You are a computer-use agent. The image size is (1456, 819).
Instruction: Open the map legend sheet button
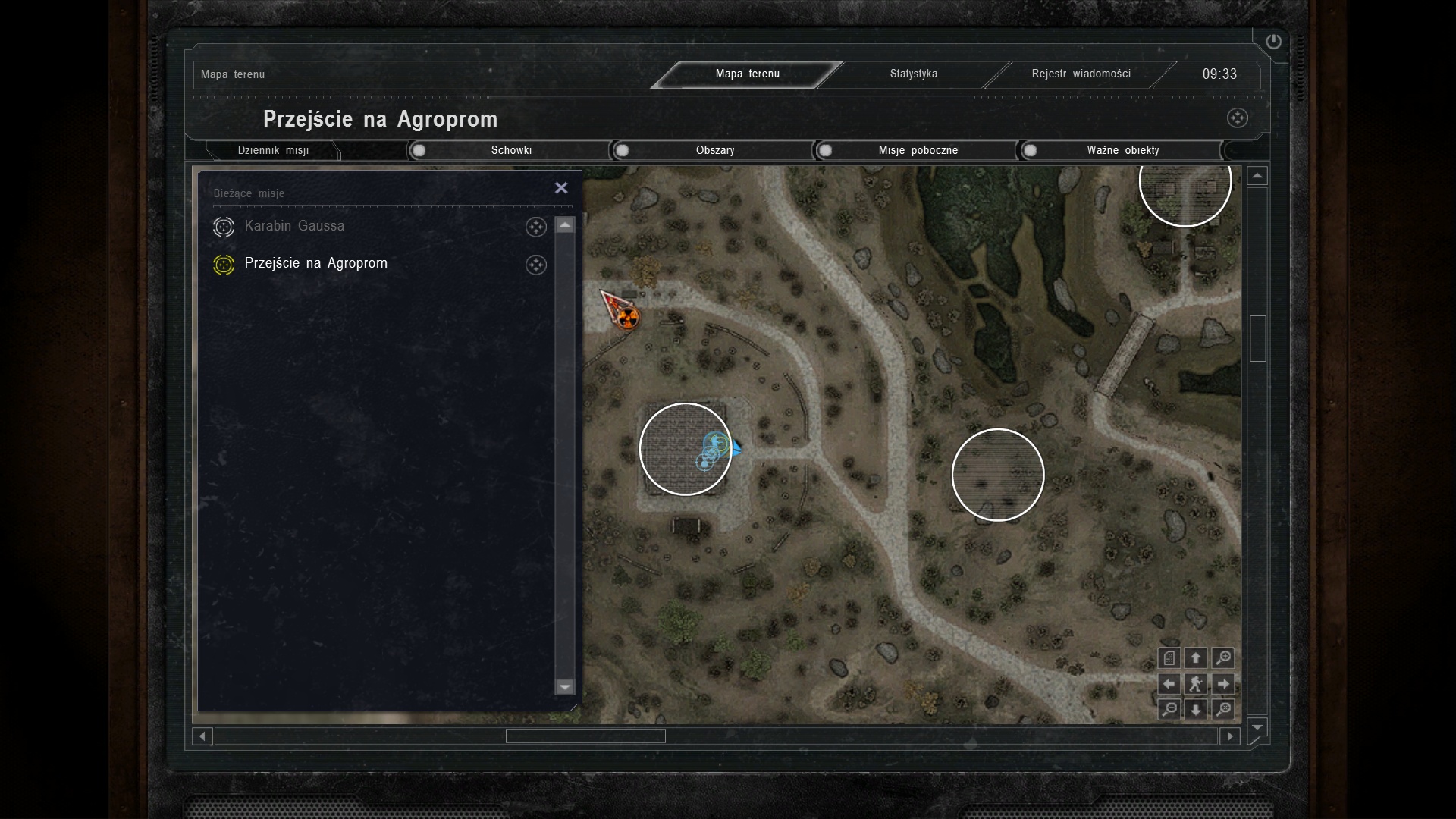coord(1169,657)
